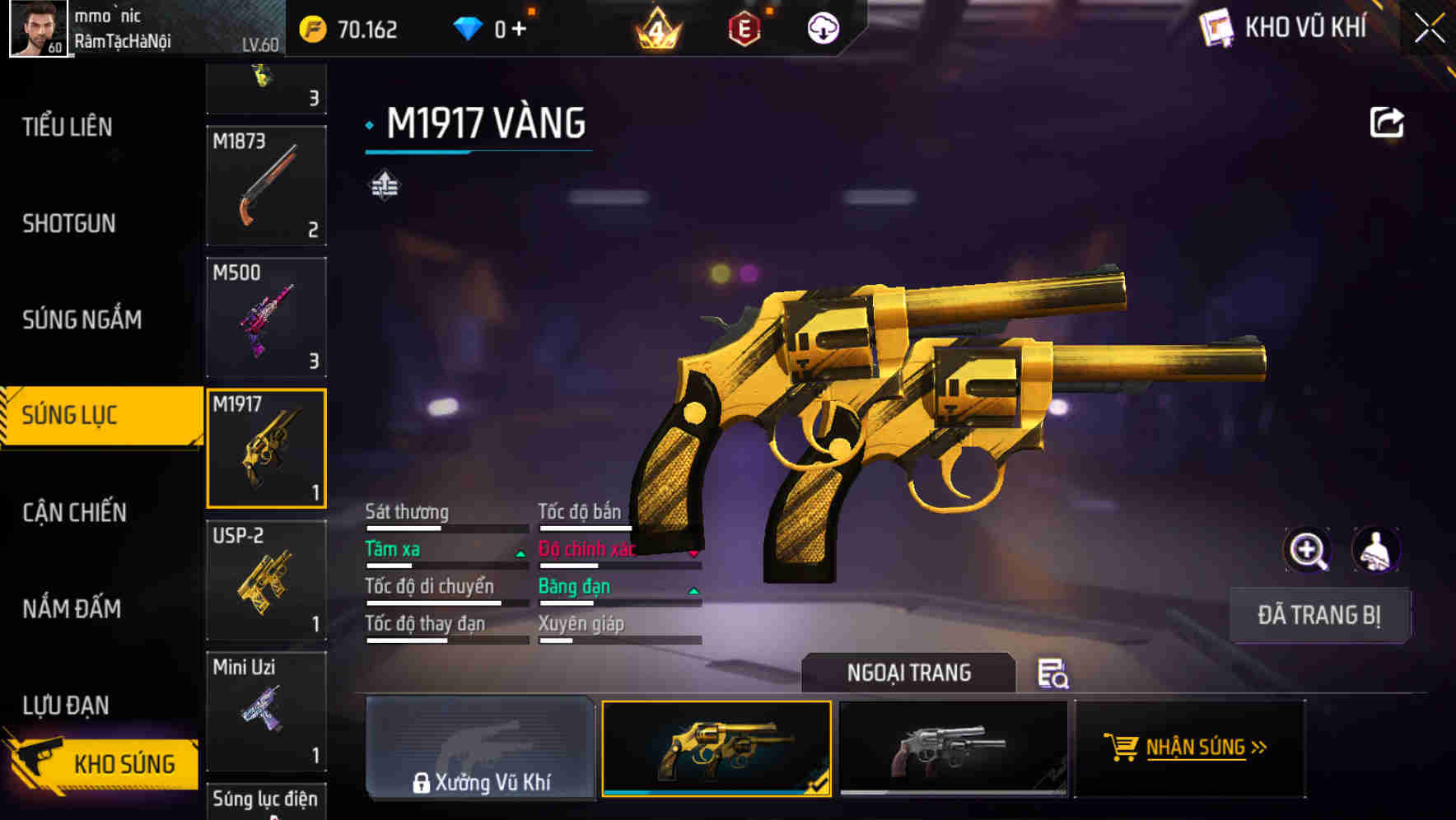The height and width of the screenshot is (820, 1456).
Task: Tap the share weapon icon near the top right
Action: pyautogui.click(x=1387, y=122)
